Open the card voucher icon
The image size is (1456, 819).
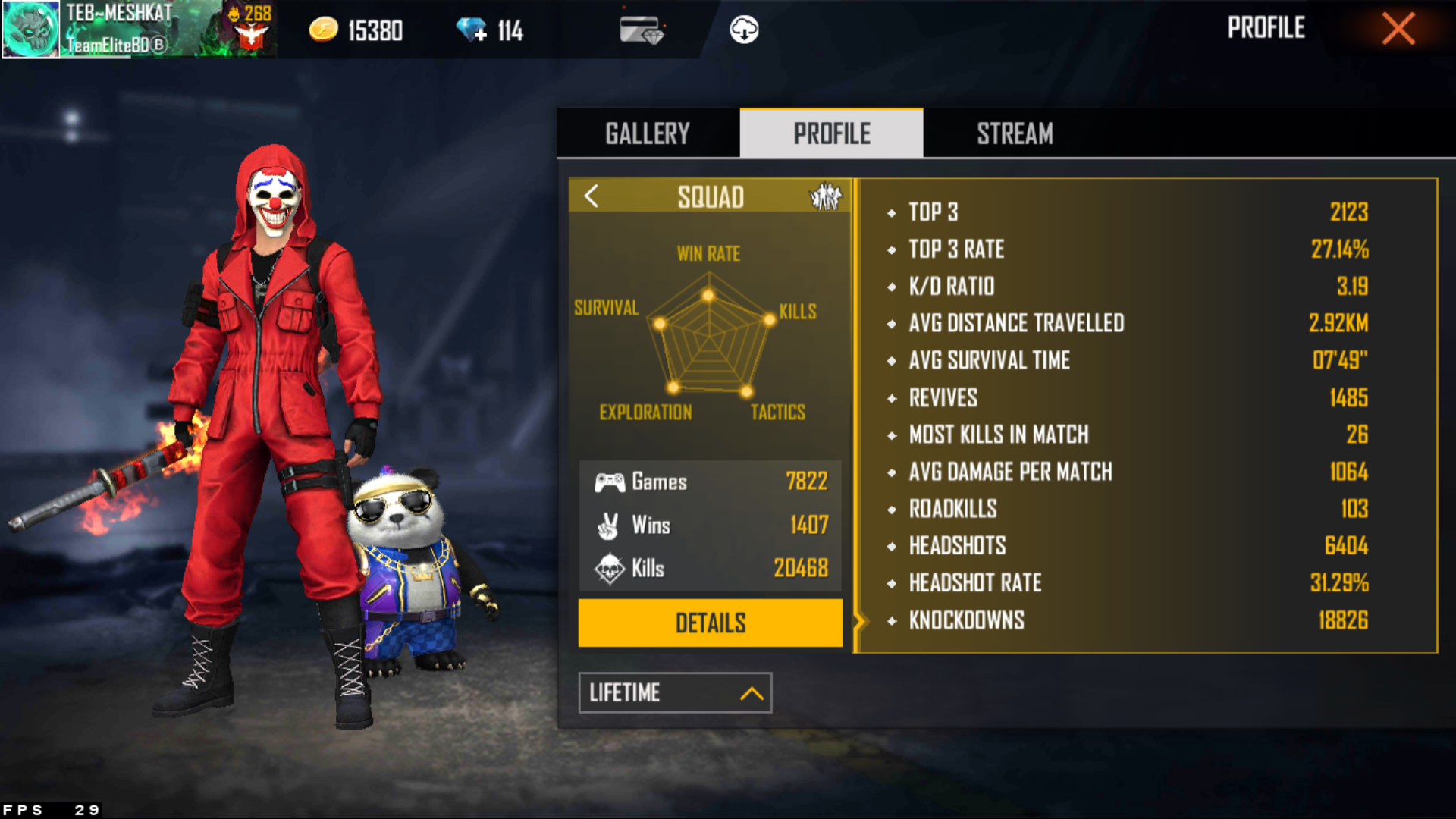[x=641, y=30]
